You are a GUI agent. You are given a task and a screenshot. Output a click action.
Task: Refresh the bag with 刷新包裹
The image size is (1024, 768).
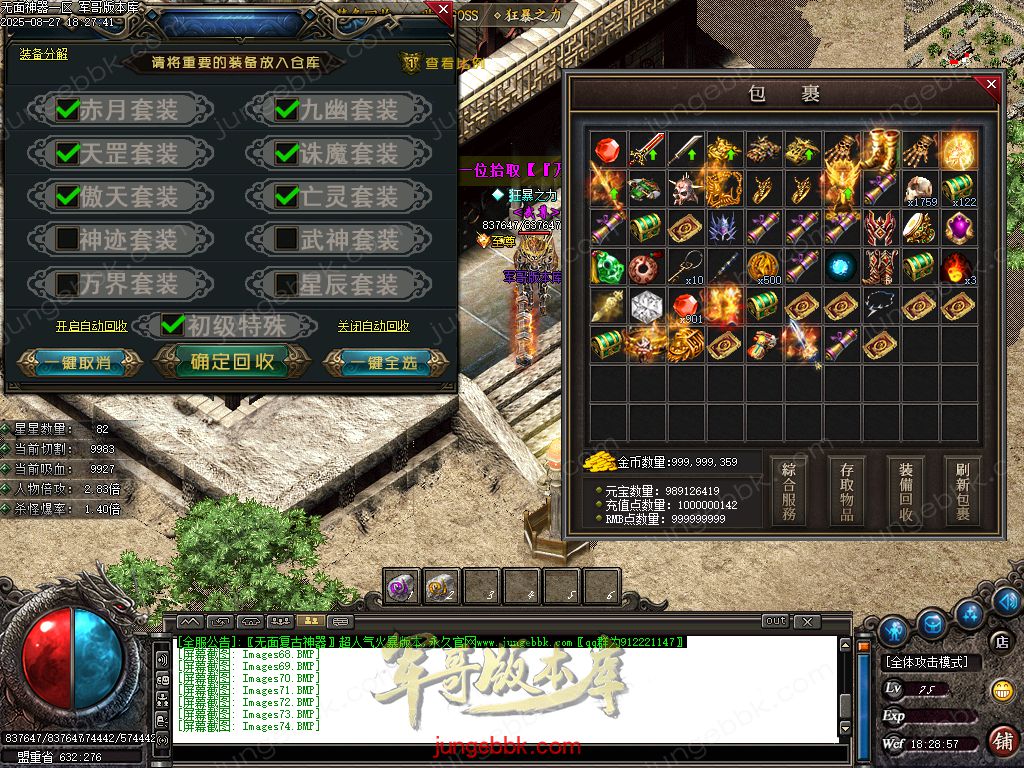tap(963, 491)
